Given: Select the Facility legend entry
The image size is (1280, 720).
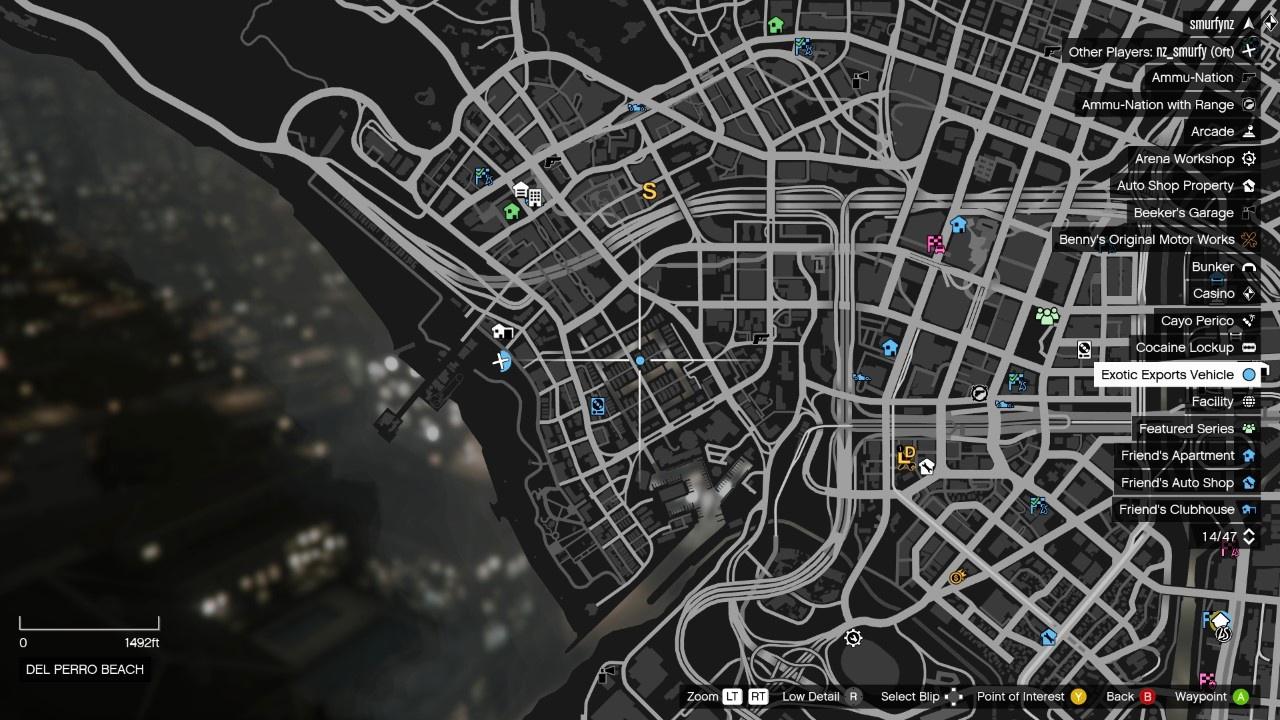Looking at the screenshot, I should [x=1212, y=402].
